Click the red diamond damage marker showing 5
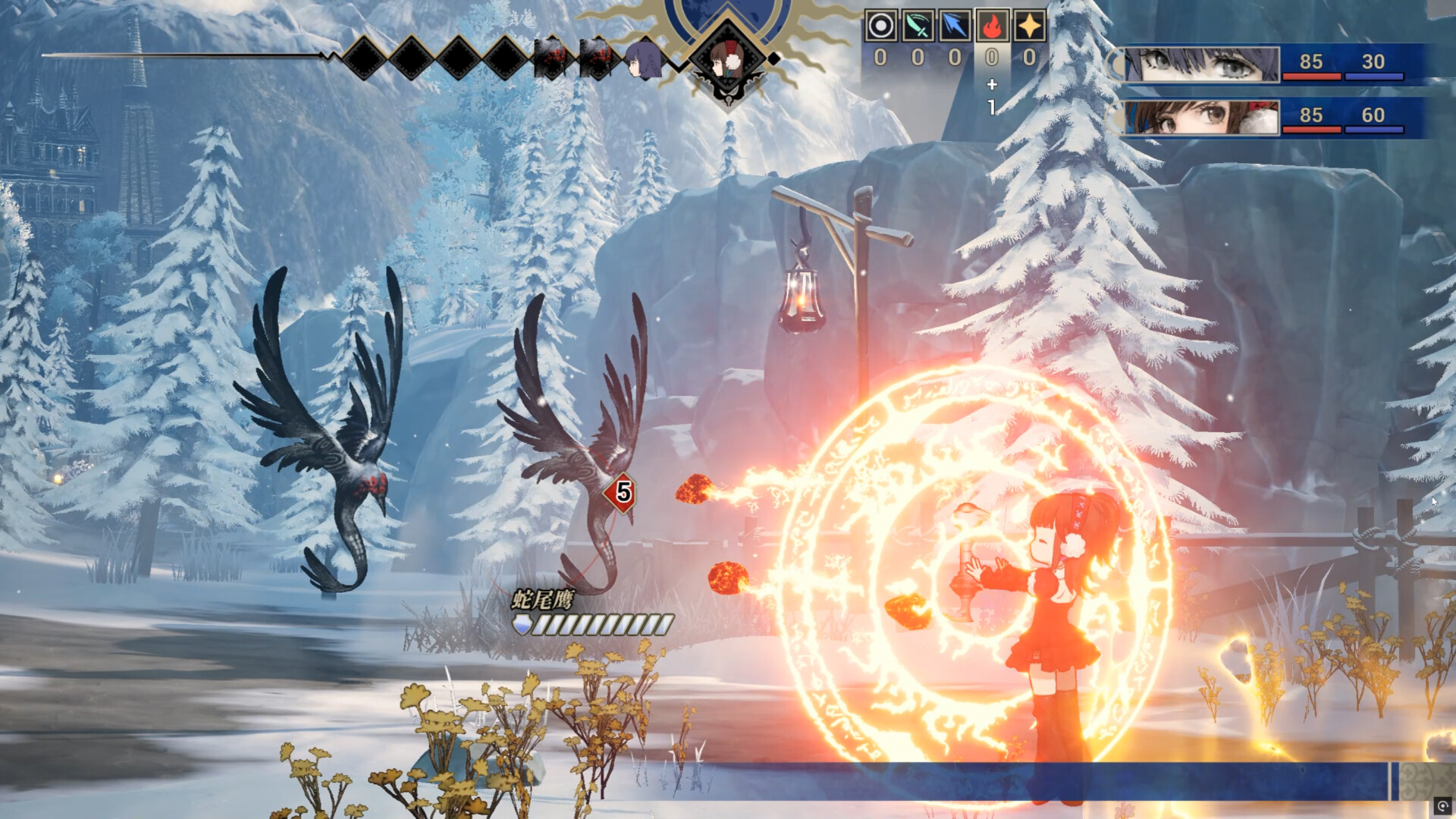The image size is (1456, 819). pos(620,493)
